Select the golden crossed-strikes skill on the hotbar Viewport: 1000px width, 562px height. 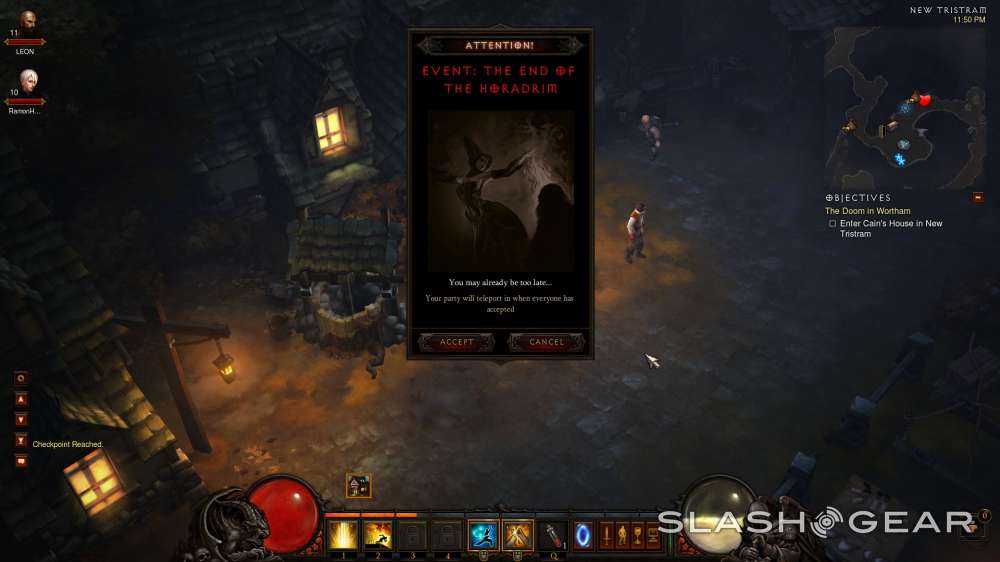518,536
